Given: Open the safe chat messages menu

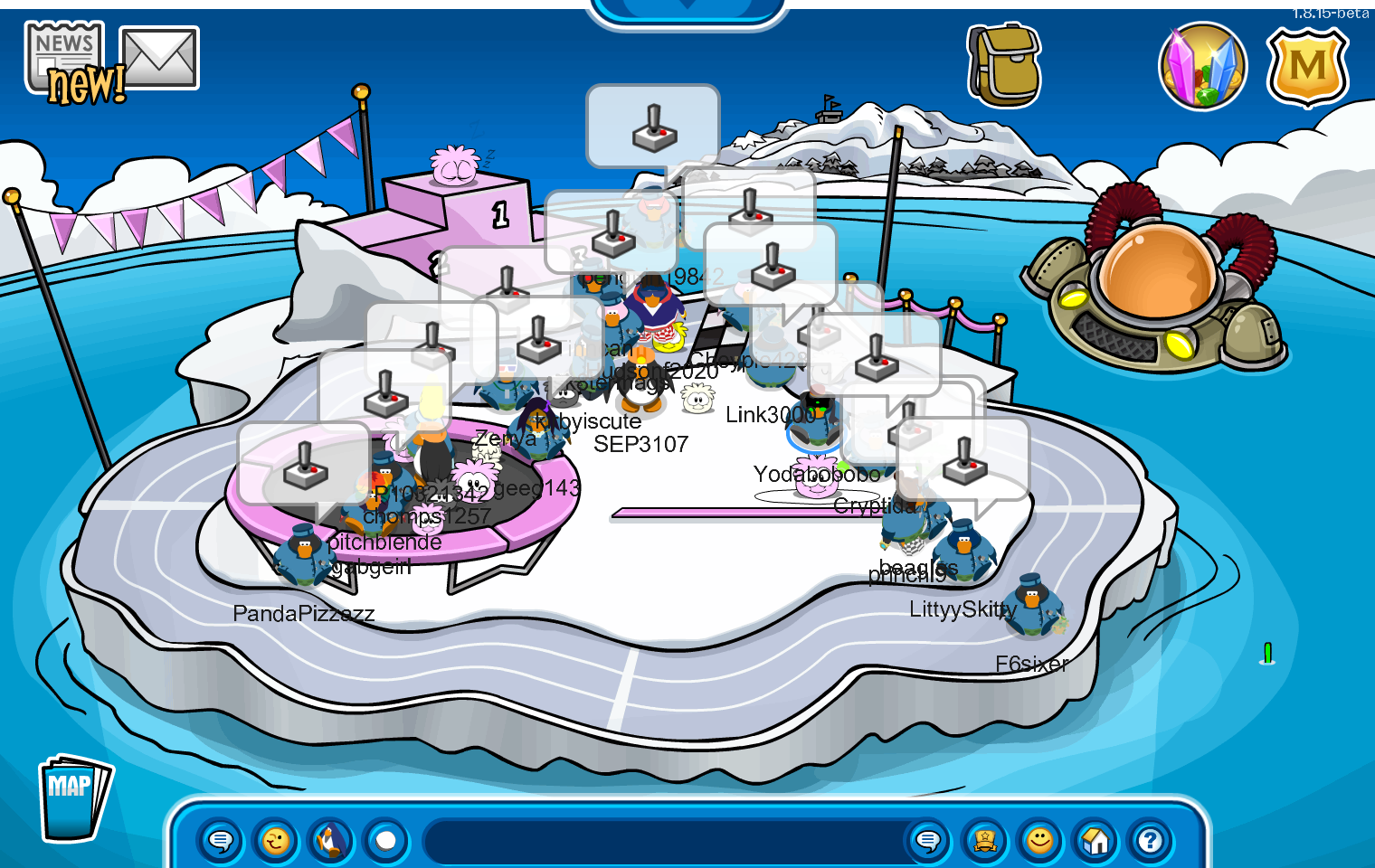Looking at the screenshot, I should pos(220,841).
